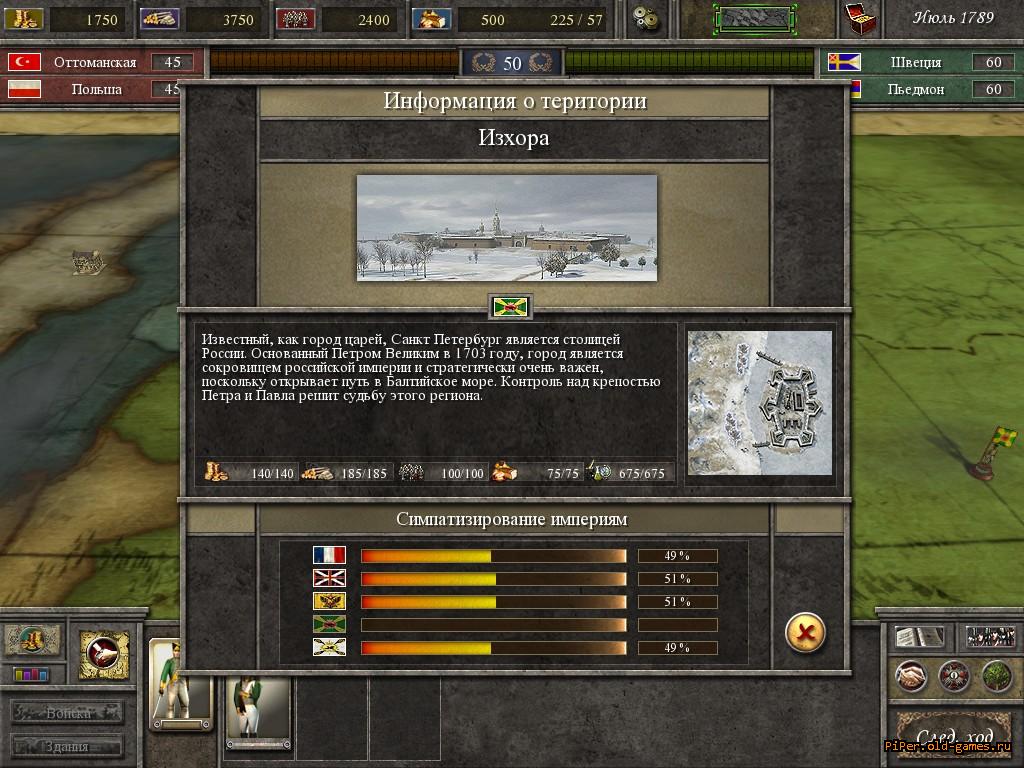This screenshot has height=768, width=1024.
Task: Open the gears settings icon
Action: pos(646,18)
